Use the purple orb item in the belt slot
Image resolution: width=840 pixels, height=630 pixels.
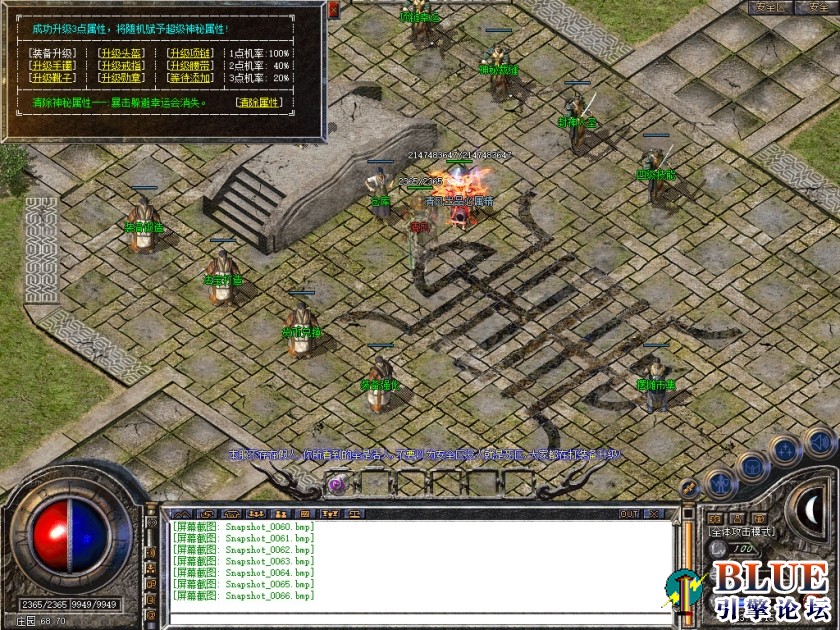(337, 483)
